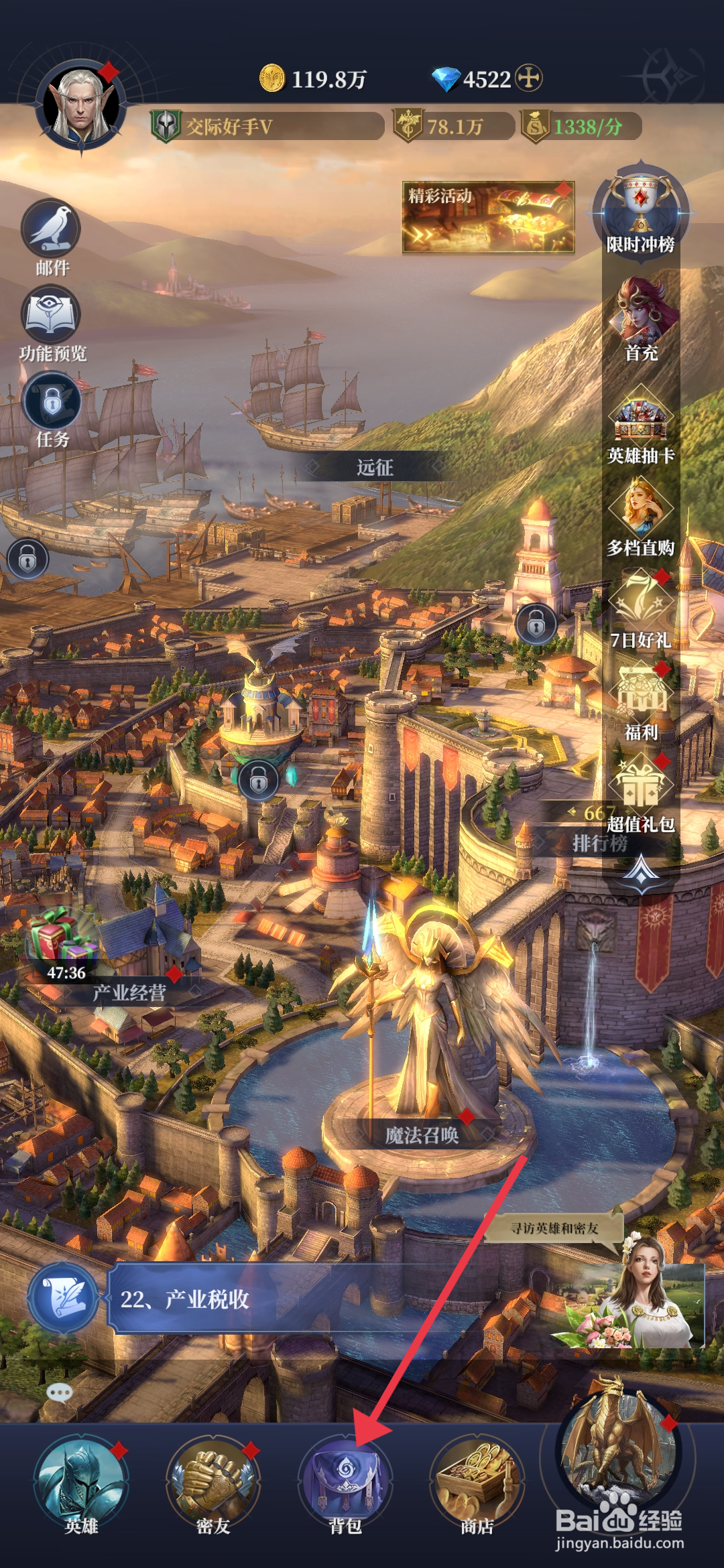Open the 邮件 mail inbox
Image resolution: width=724 pixels, height=1568 pixels.
(x=52, y=233)
